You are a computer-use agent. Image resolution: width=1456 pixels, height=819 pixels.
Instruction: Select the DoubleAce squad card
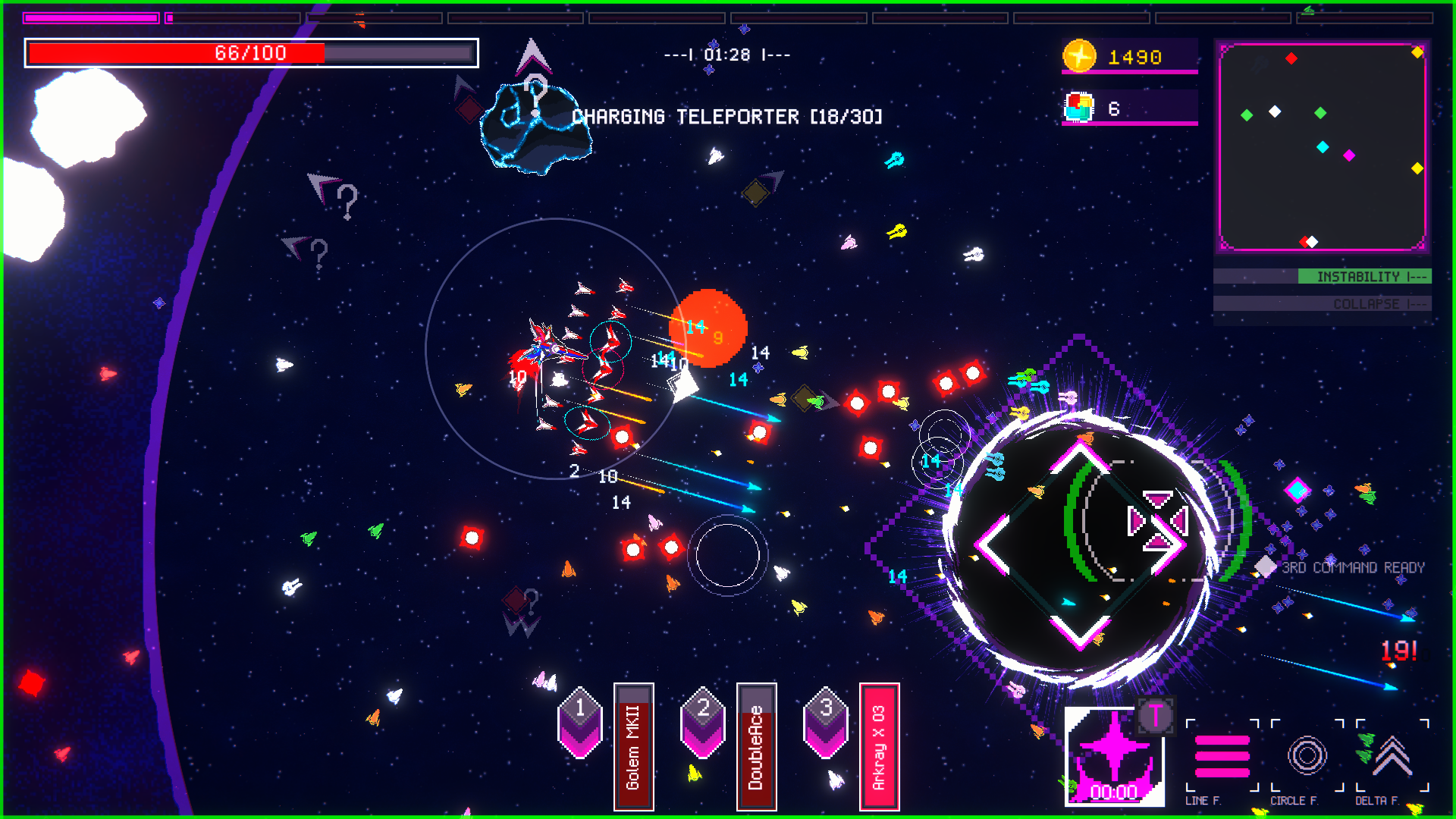point(756,747)
